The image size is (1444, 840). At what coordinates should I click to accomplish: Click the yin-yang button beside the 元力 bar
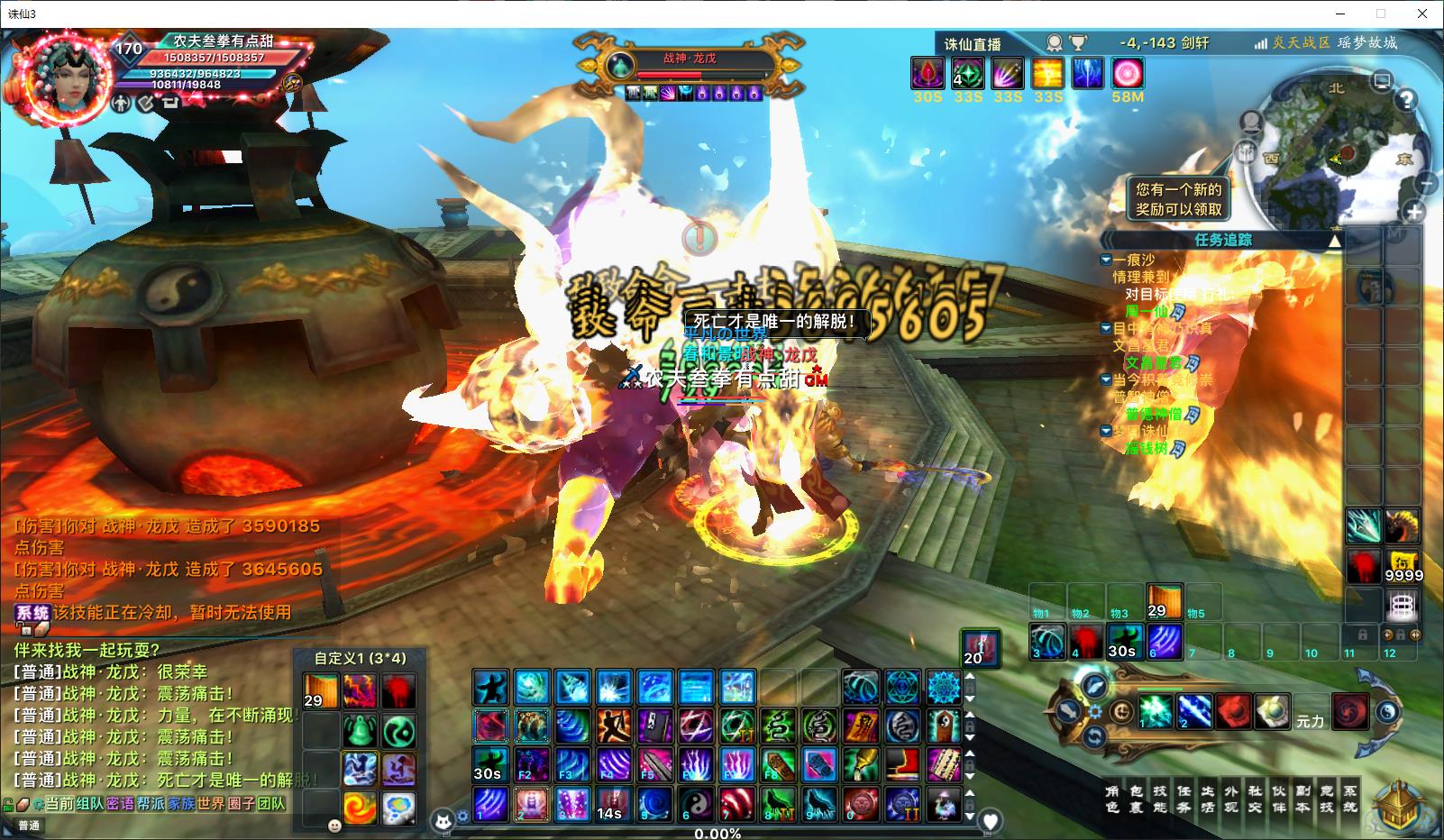point(1387,711)
